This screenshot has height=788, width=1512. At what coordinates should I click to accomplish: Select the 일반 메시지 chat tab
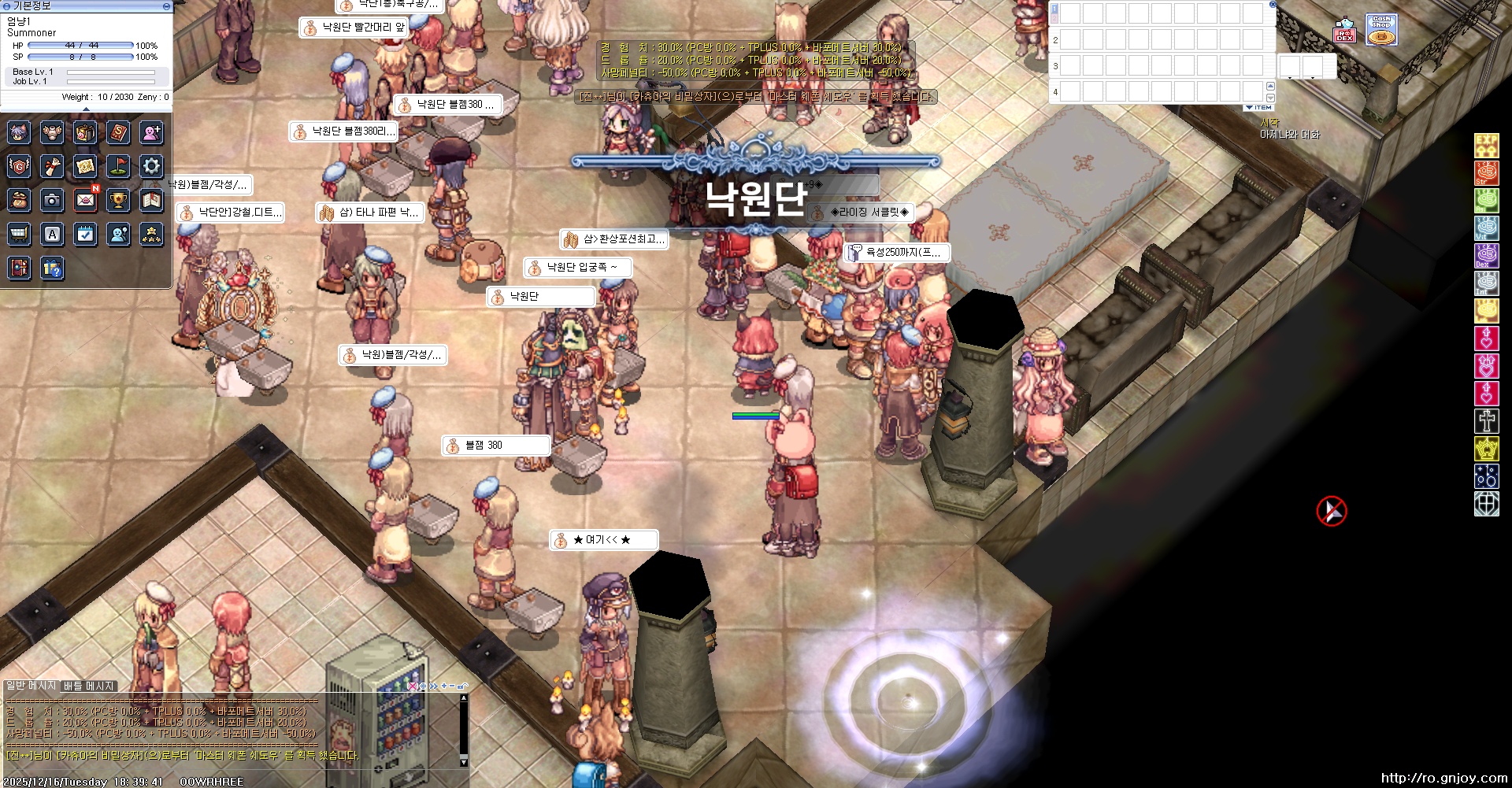31,686
